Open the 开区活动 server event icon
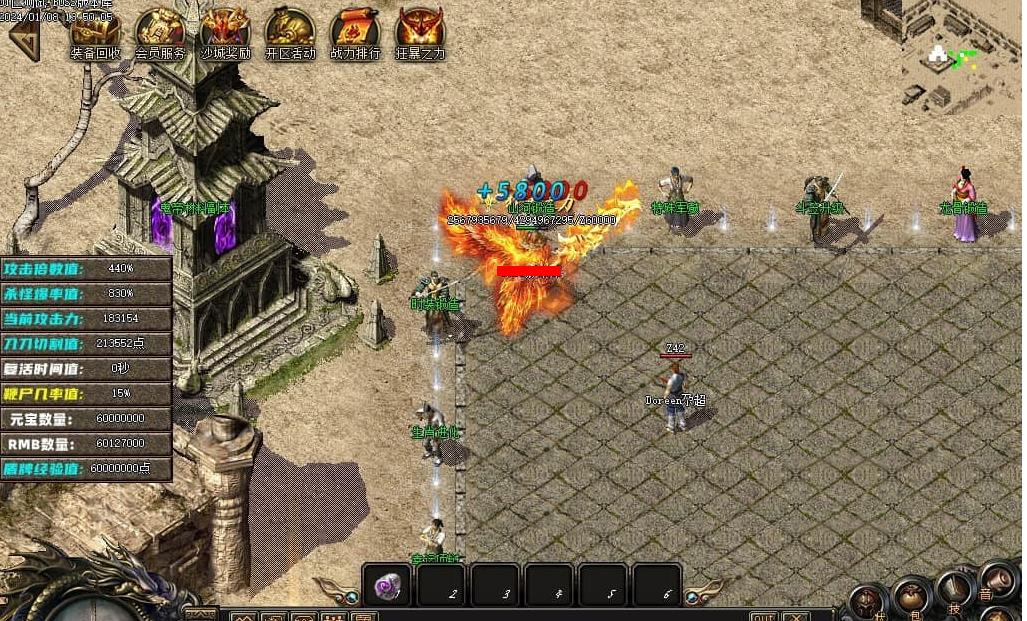 290,31
